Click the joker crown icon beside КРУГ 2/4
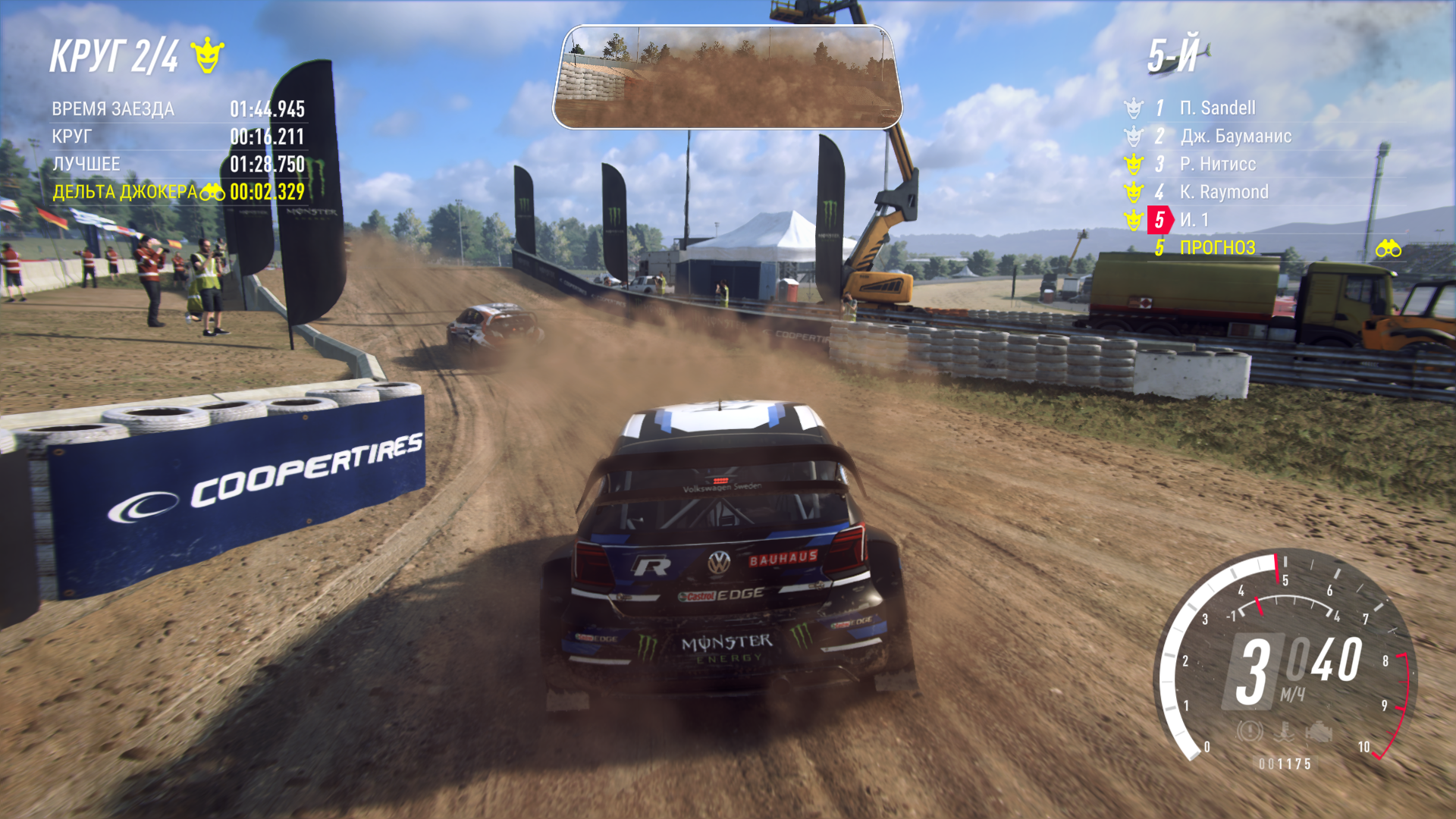 207,56
